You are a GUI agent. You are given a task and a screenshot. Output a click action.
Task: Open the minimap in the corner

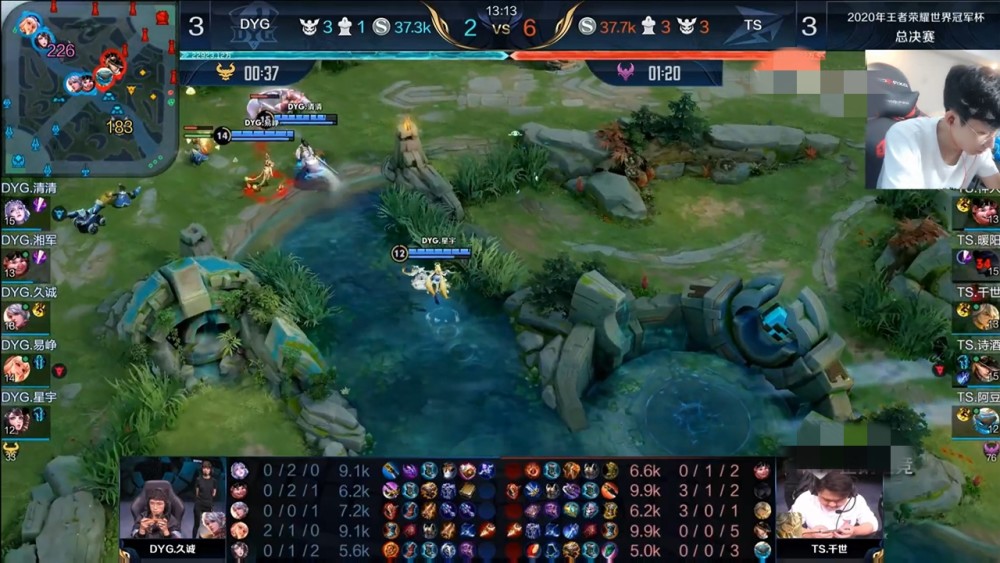tap(89, 88)
